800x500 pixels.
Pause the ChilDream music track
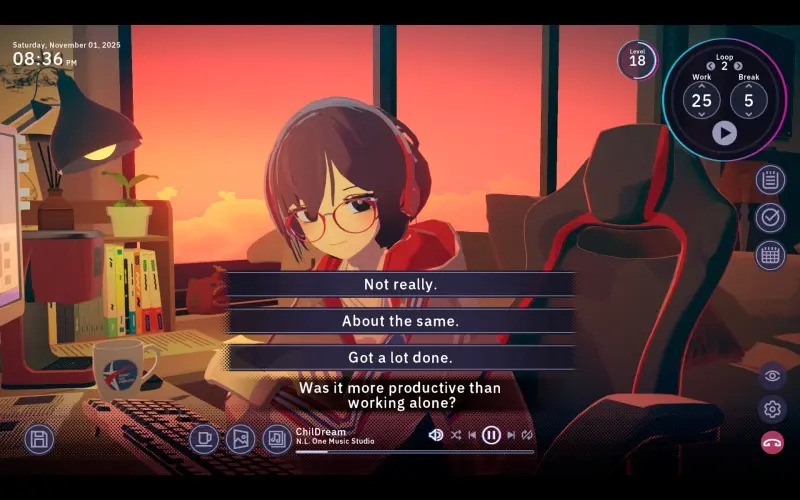pos(491,435)
